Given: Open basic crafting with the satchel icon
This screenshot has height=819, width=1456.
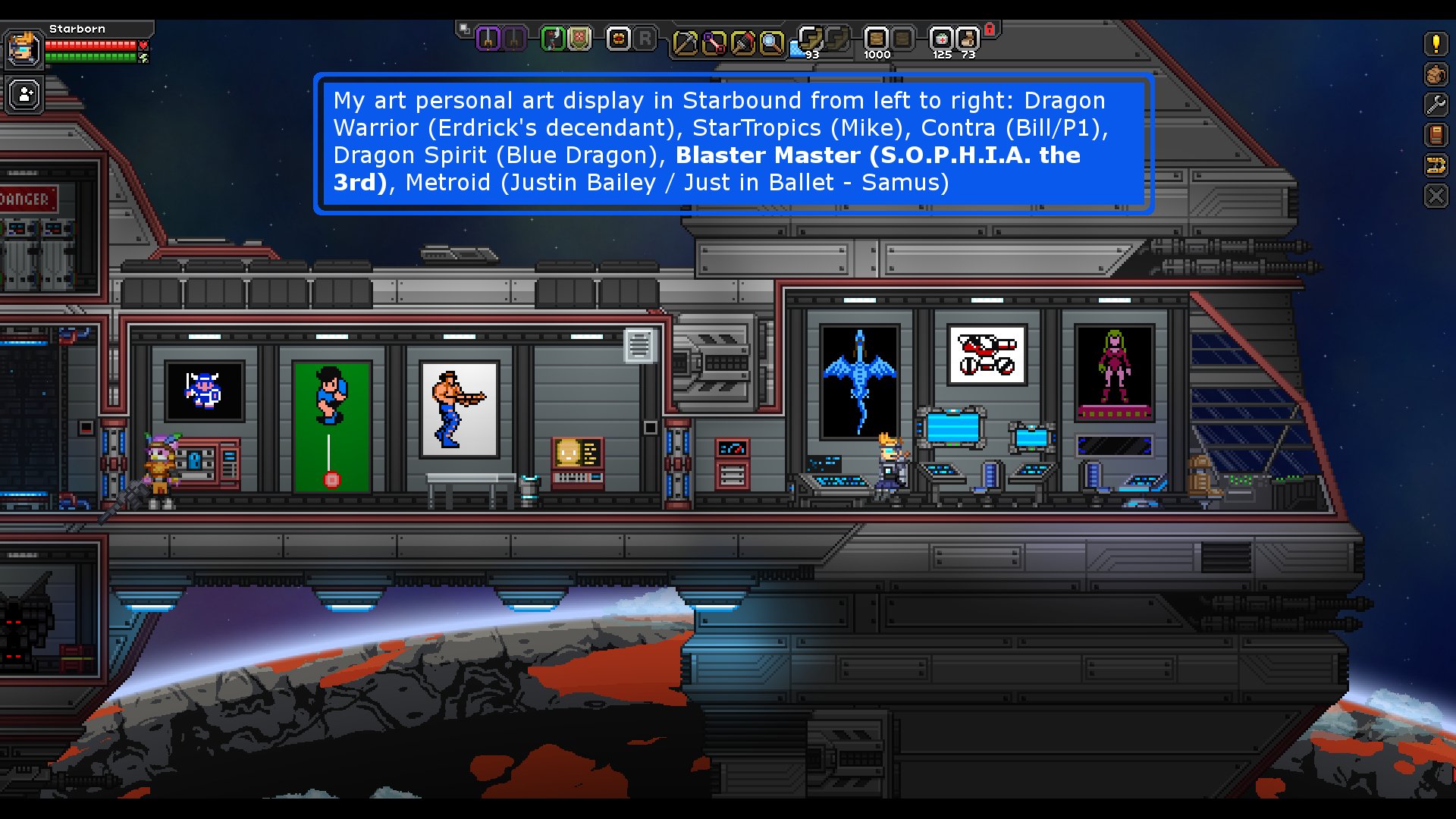Looking at the screenshot, I should pyautogui.click(x=1436, y=74).
